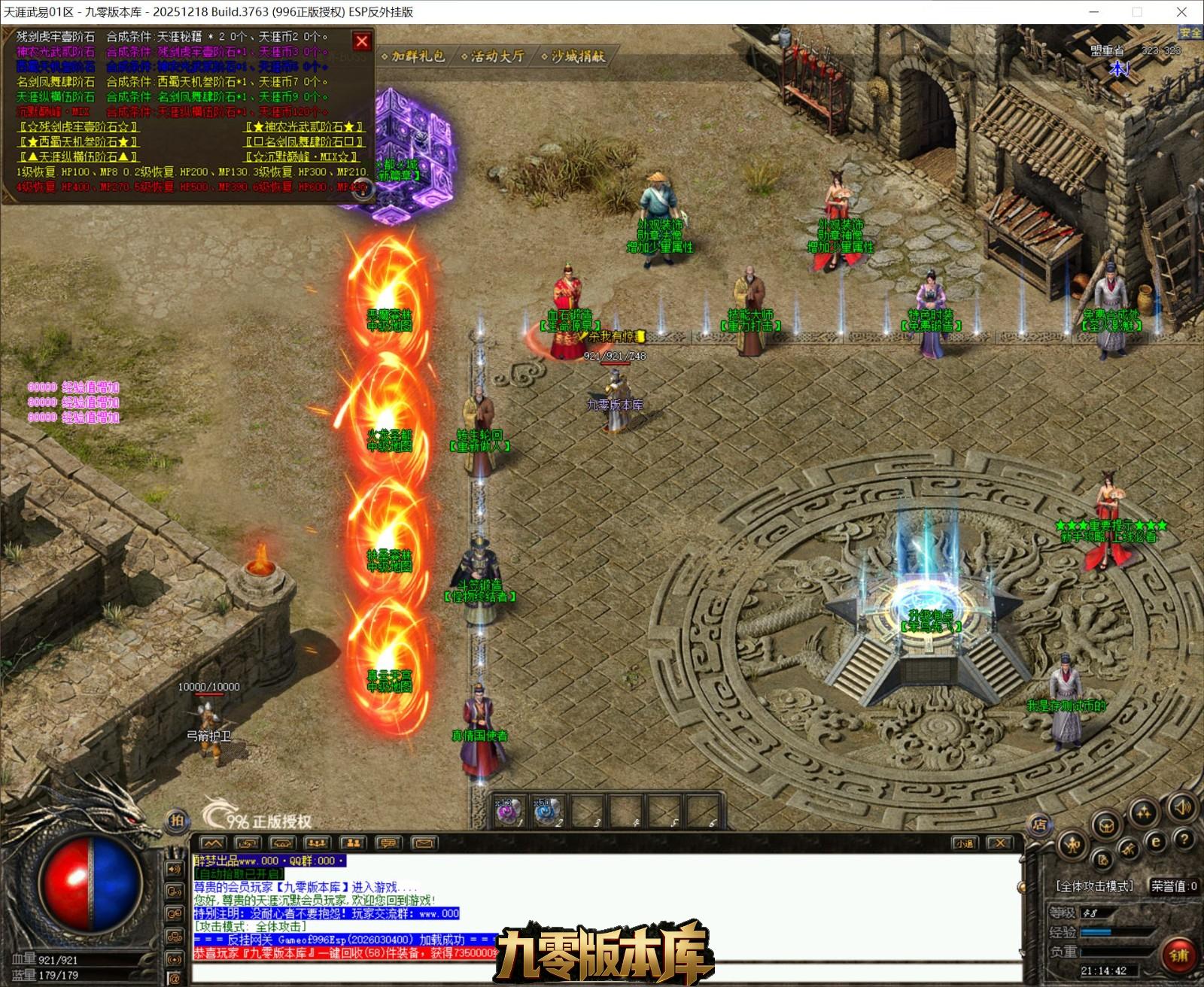Open the 店 shop button

(x=1040, y=825)
